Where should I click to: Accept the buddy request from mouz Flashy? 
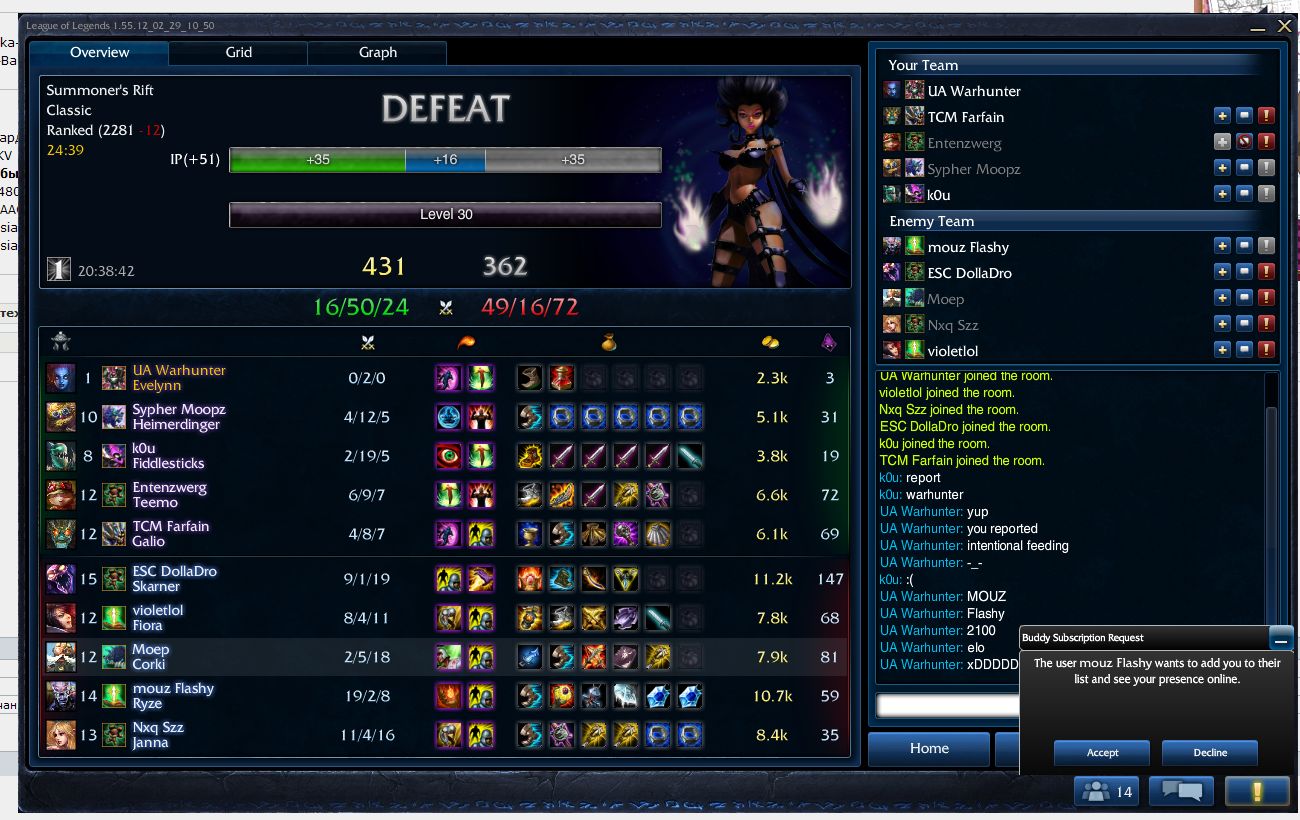coord(1101,752)
